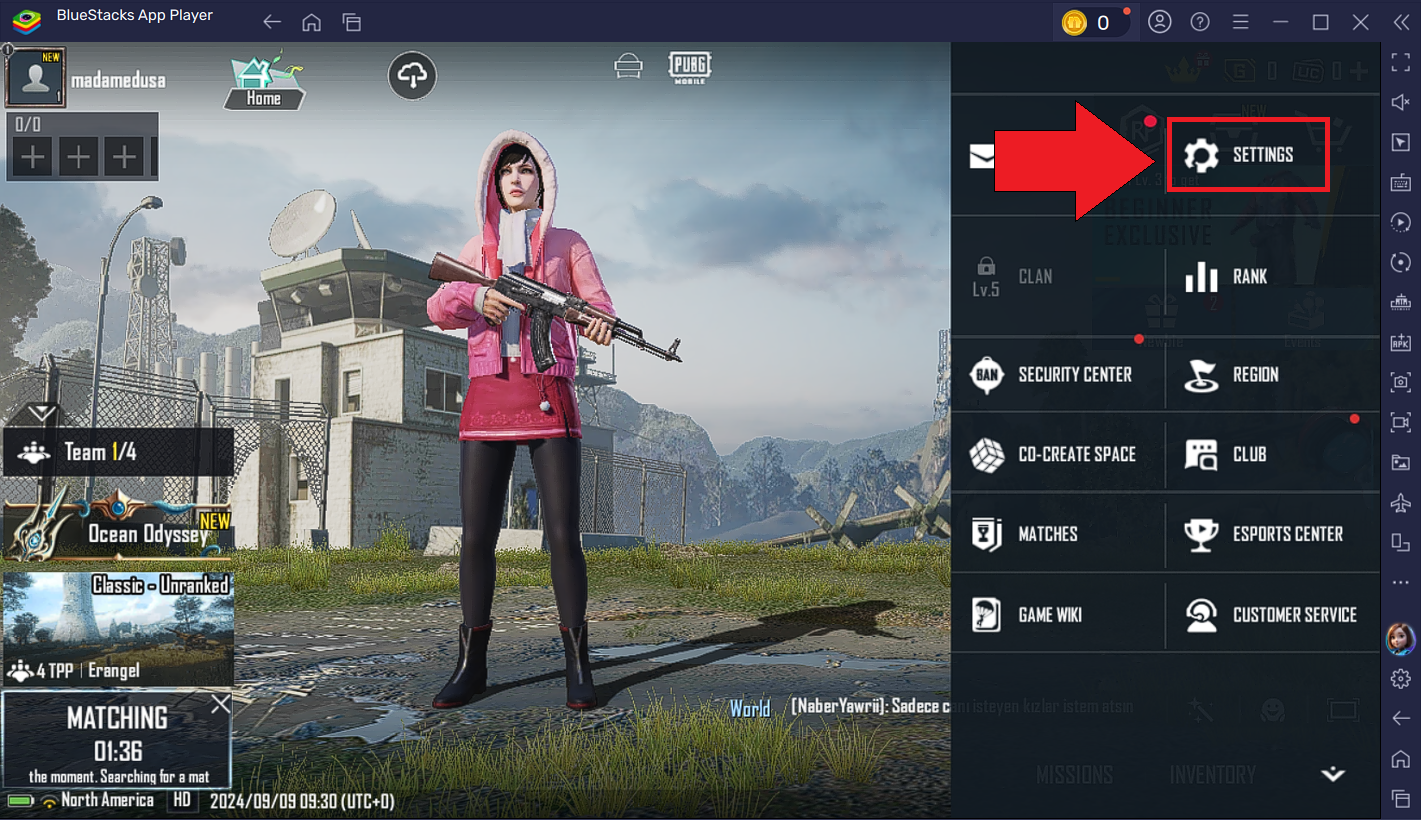Click the cloud save icon at top
The image size is (1421, 820).
point(412,75)
